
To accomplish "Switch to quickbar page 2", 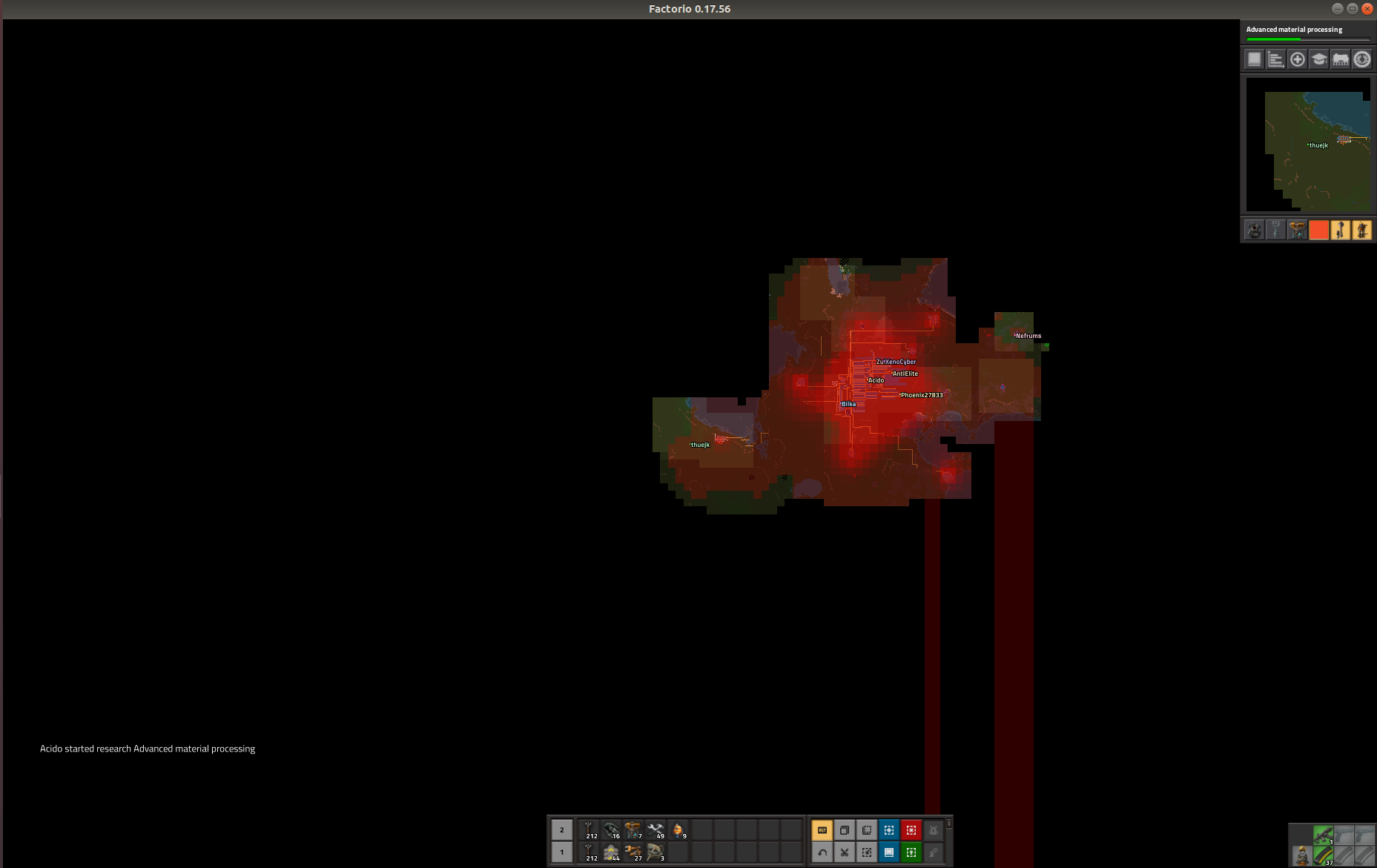I will 561,830.
